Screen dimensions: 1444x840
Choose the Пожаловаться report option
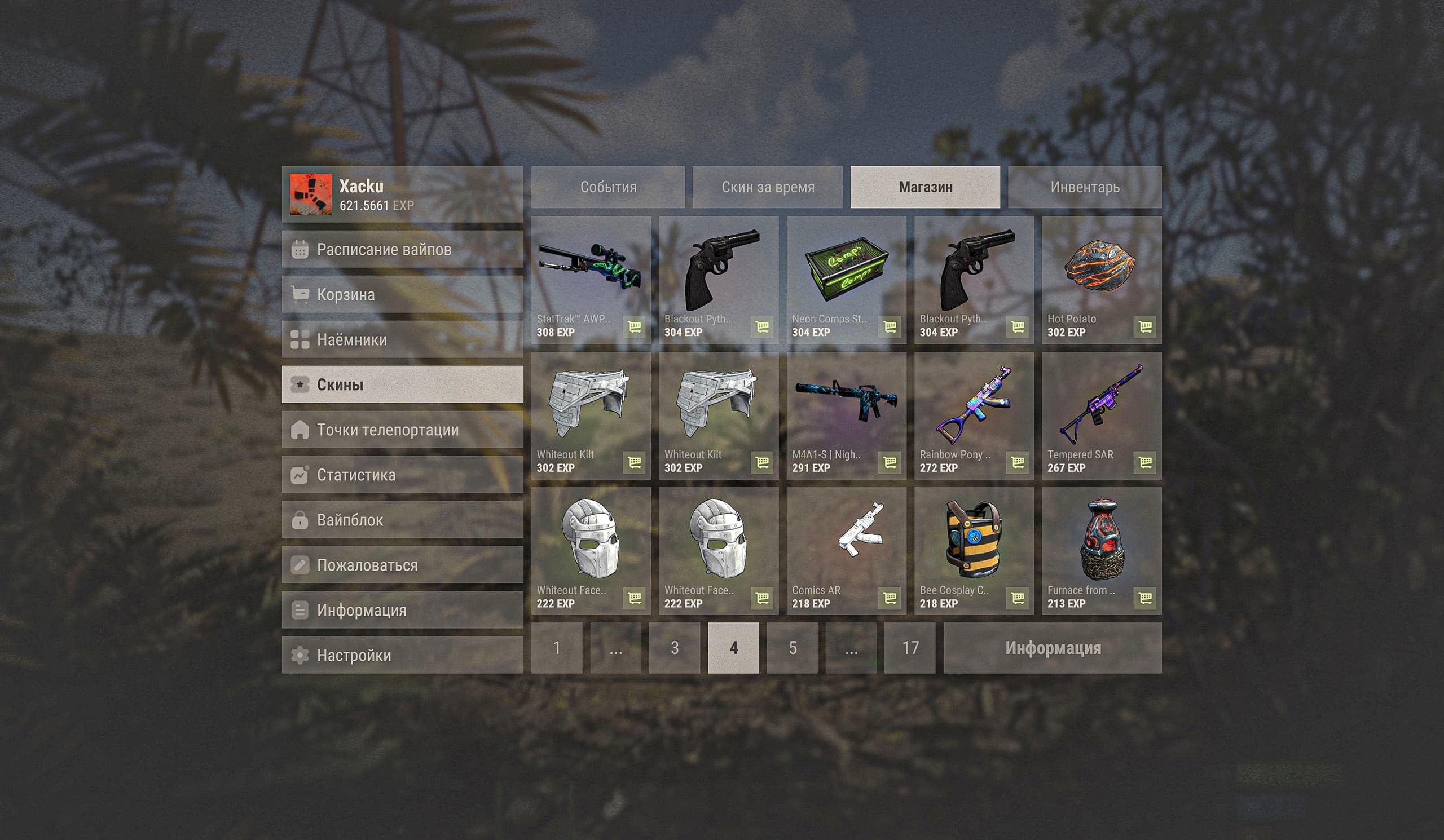tap(402, 565)
